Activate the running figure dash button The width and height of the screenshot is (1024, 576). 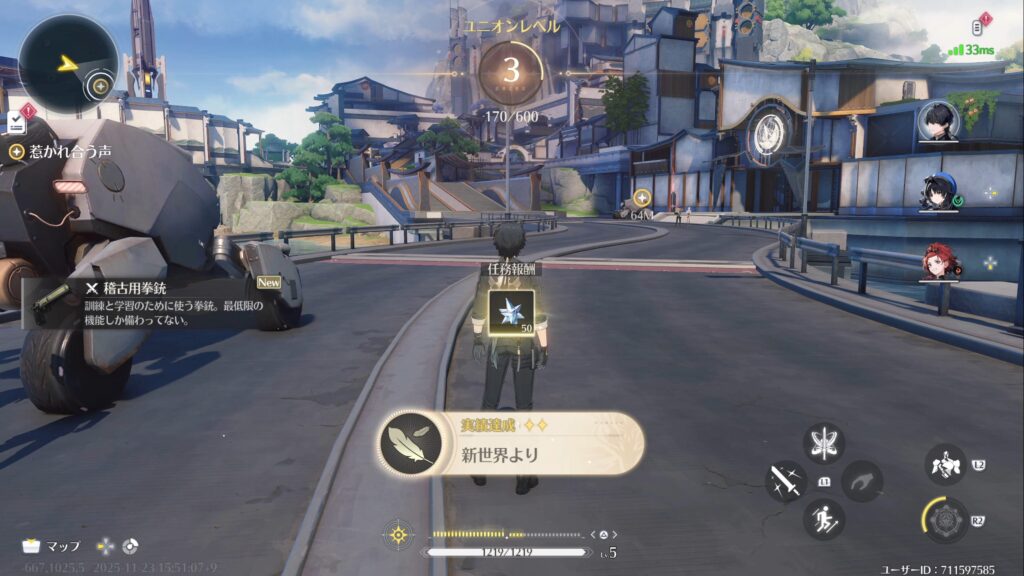click(x=824, y=519)
